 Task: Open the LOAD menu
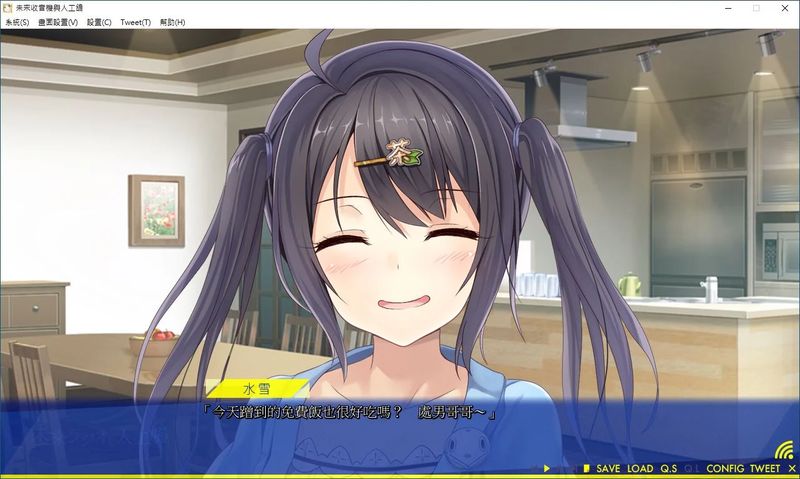tap(640, 469)
